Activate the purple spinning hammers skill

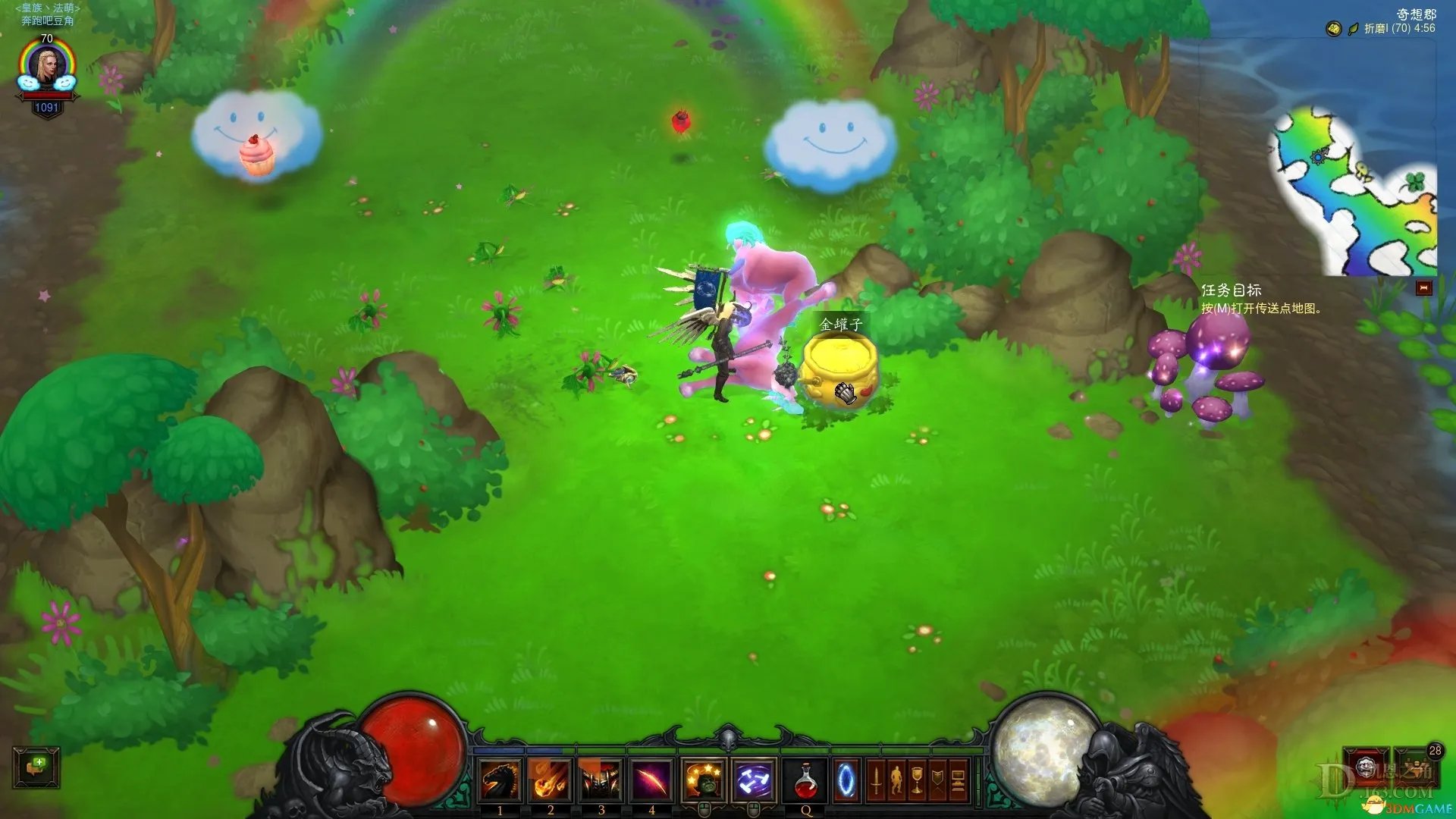755,780
